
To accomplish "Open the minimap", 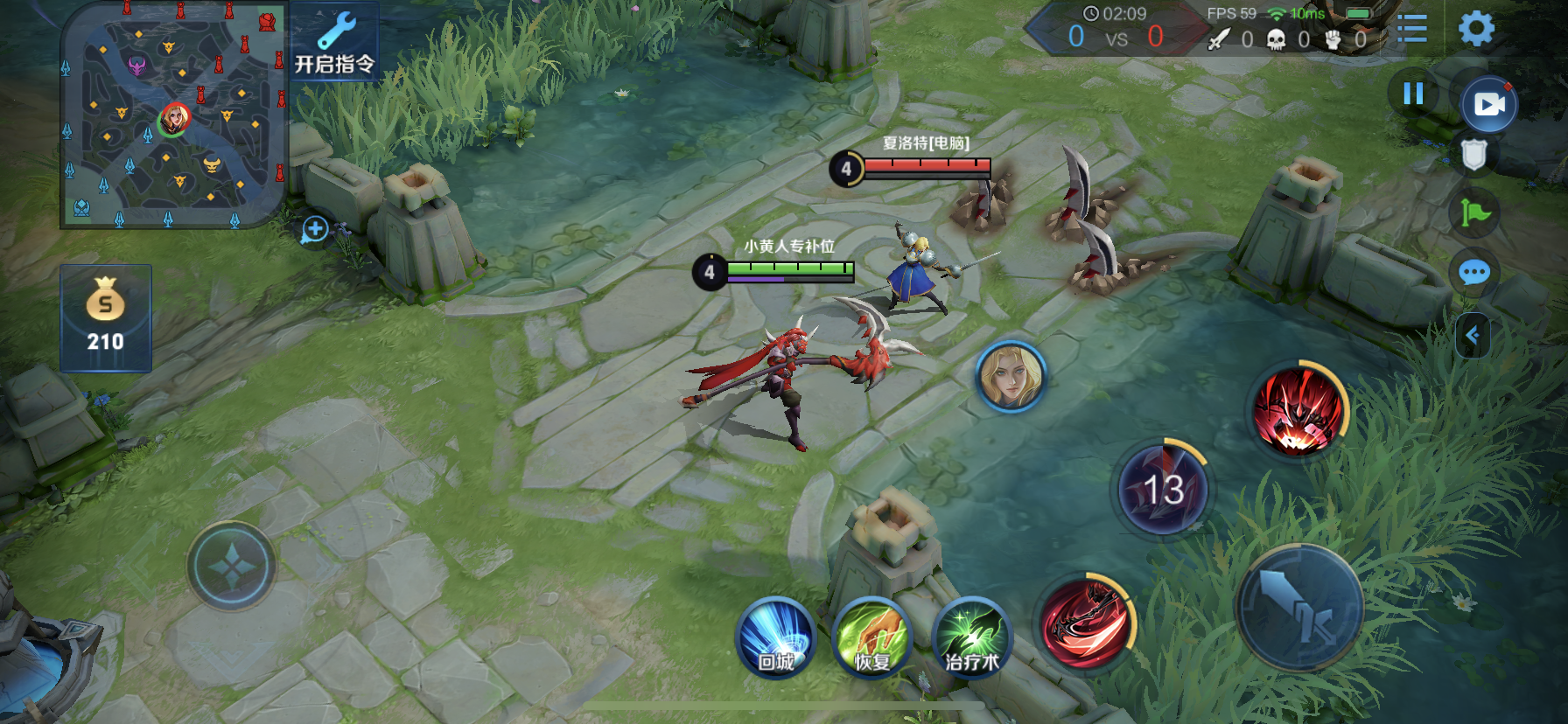I will (173, 115).
